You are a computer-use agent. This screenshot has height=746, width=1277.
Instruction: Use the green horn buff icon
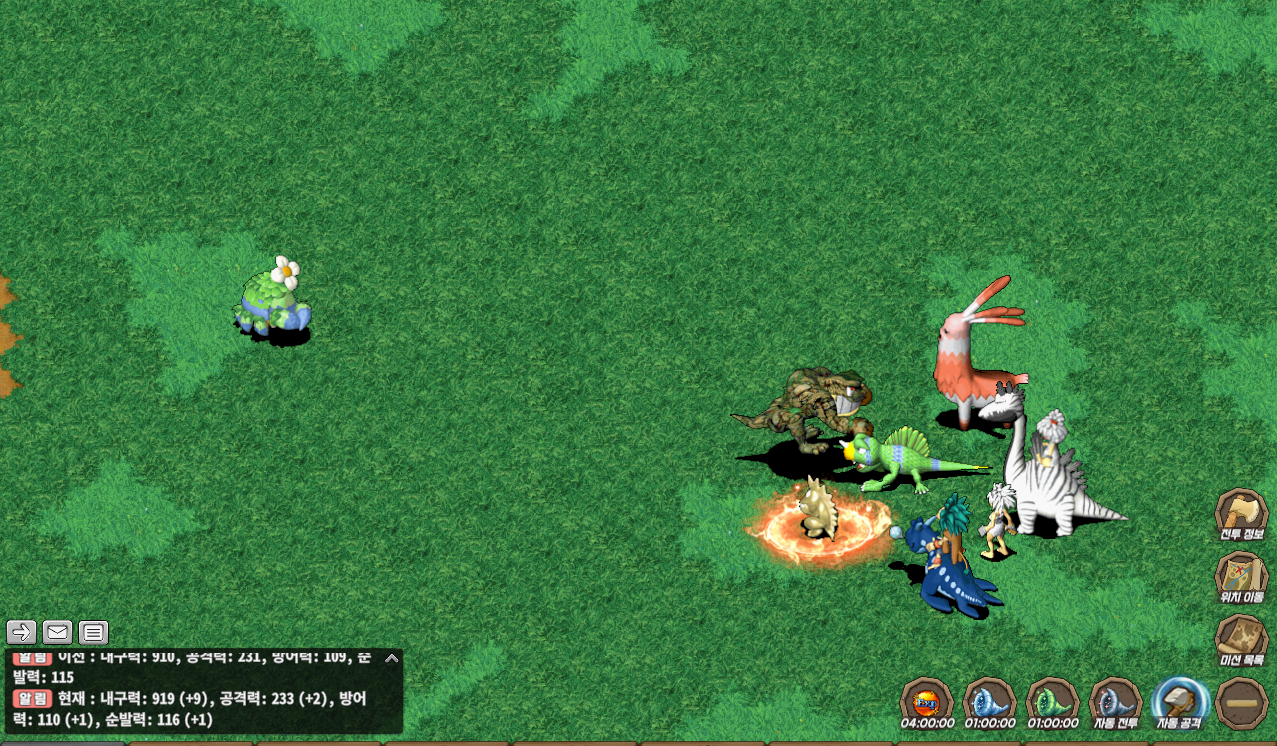pyautogui.click(x=1053, y=700)
